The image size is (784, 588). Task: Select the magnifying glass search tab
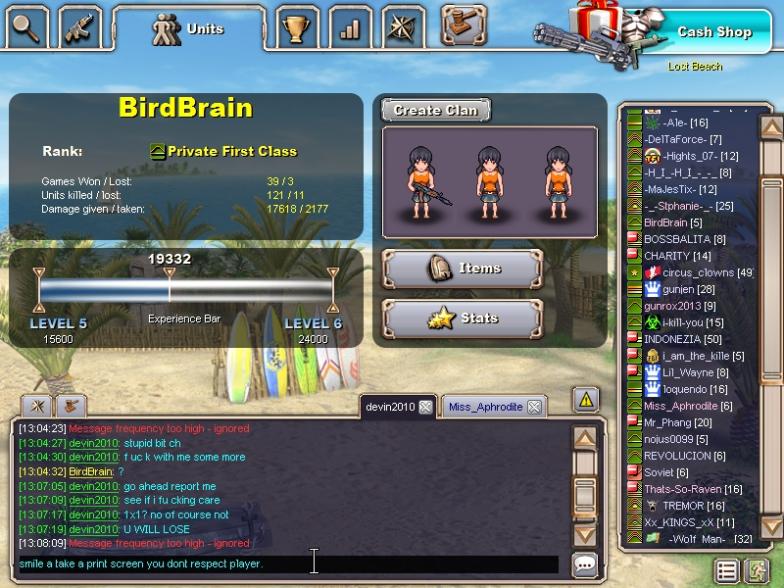[x=27, y=28]
